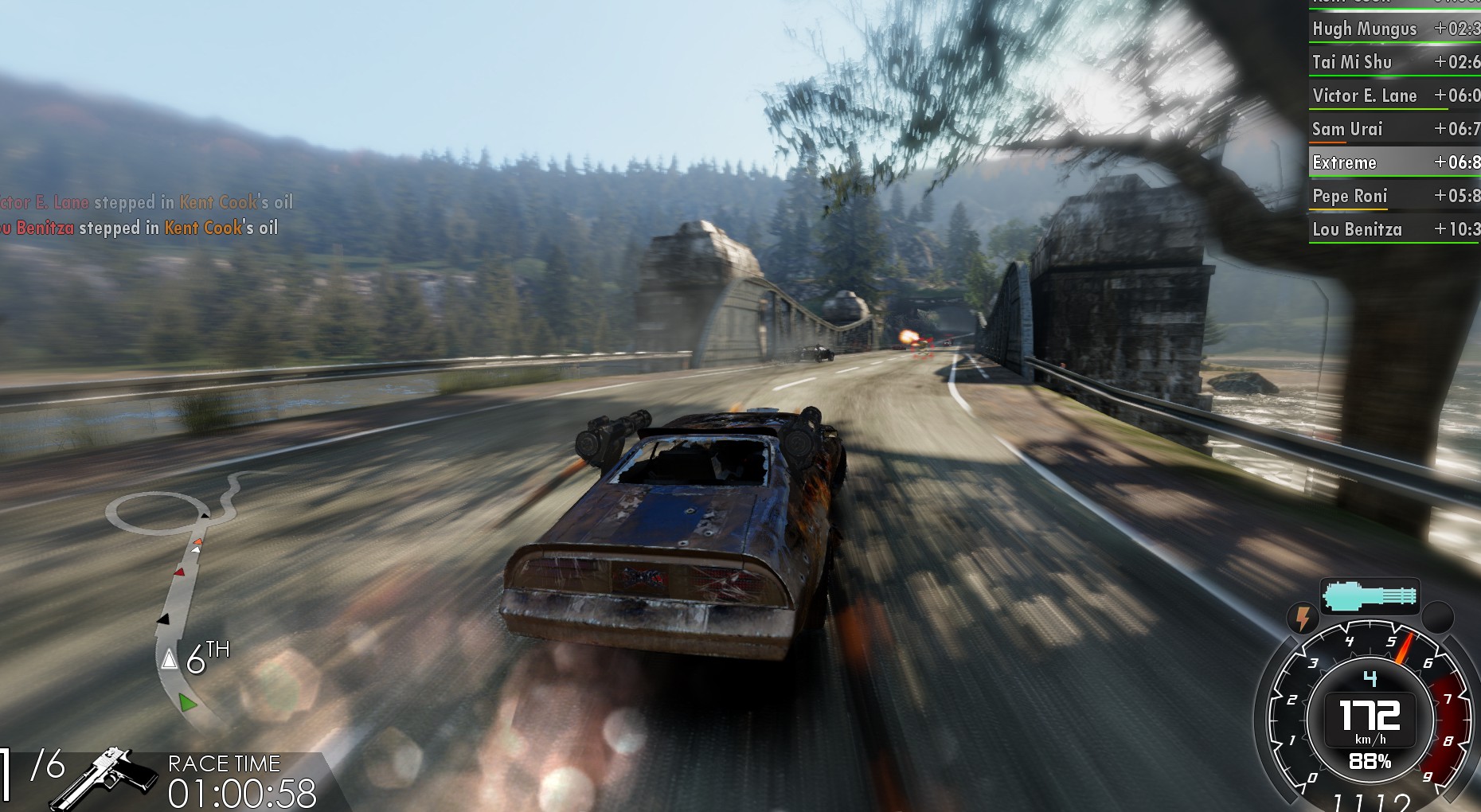The image size is (1481, 812).
Task: Click the black opponent arrow on the minimap
Action: pyautogui.click(x=162, y=619)
